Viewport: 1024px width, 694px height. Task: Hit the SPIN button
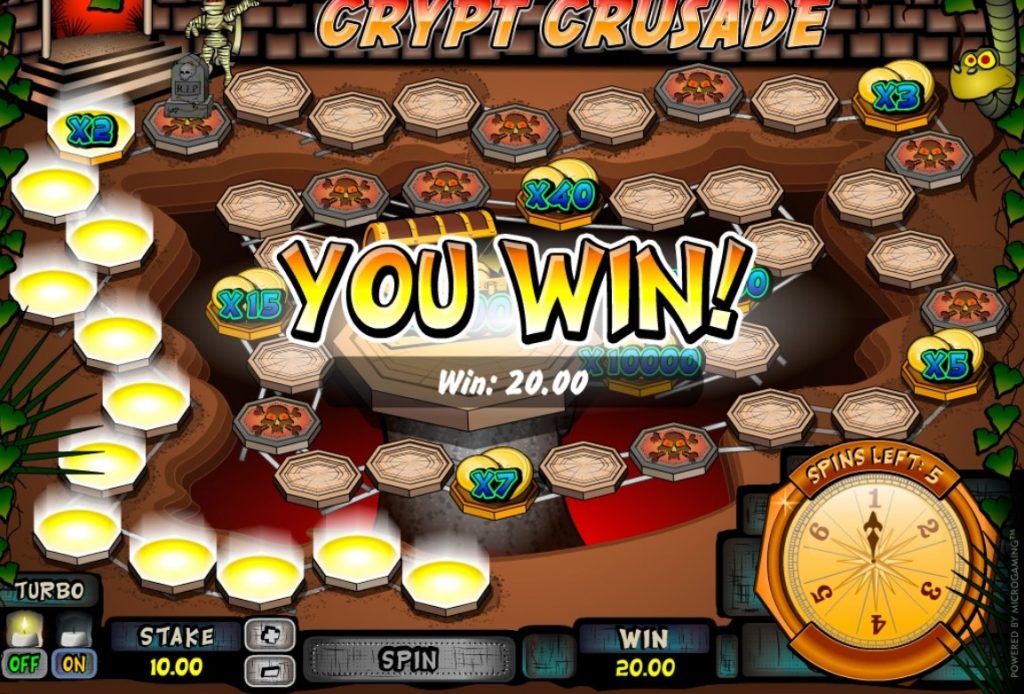pyautogui.click(x=408, y=660)
